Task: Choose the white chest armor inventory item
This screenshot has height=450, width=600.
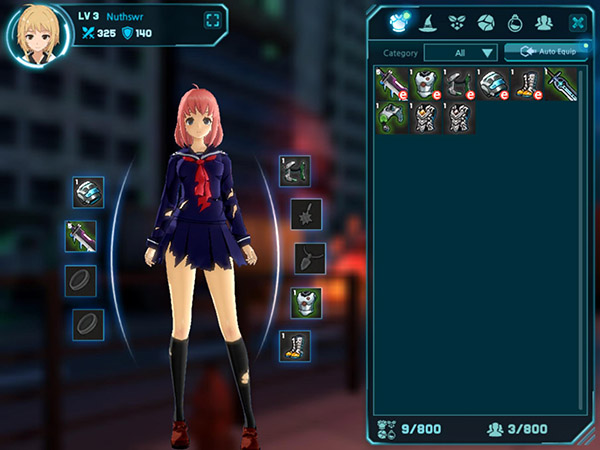Action: 427,84
